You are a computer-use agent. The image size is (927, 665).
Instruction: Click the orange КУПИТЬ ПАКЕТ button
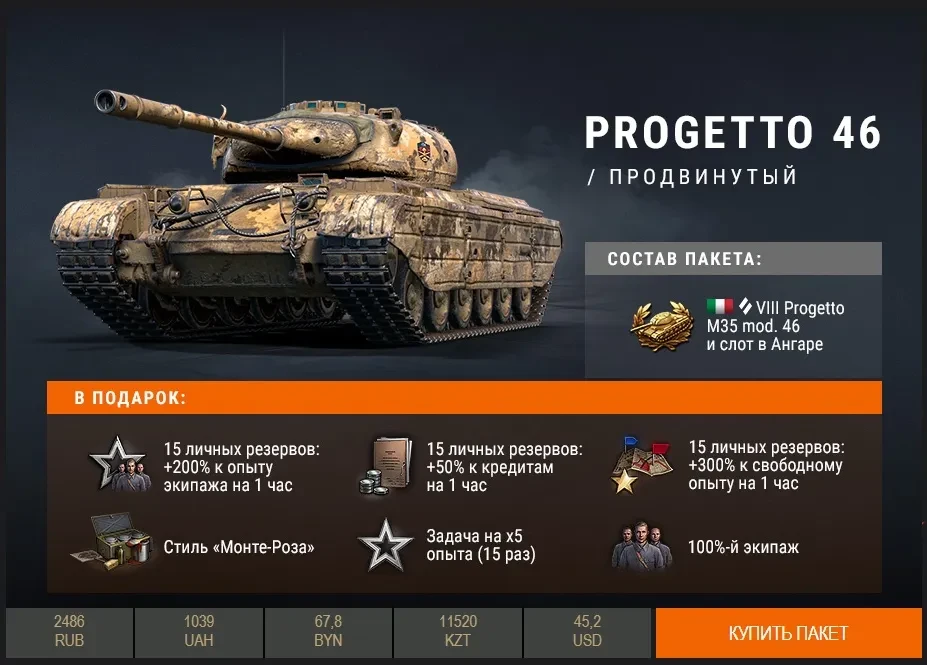(788, 633)
